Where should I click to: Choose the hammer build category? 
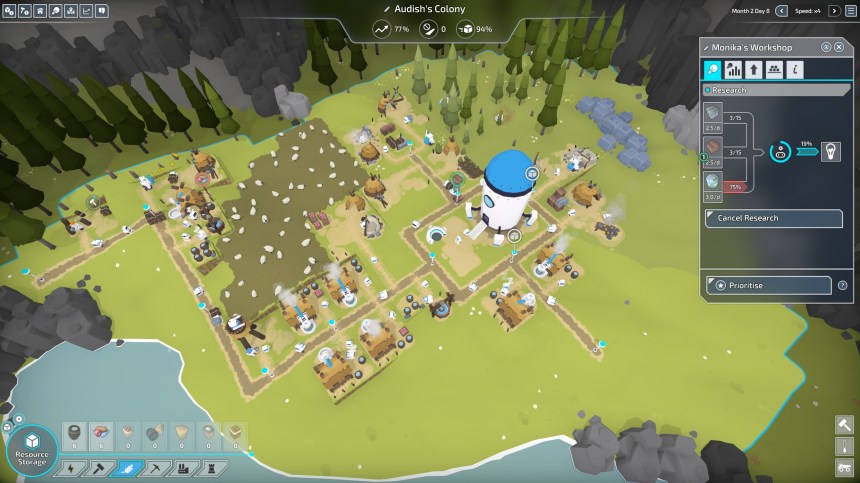pyautogui.click(x=100, y=467)
